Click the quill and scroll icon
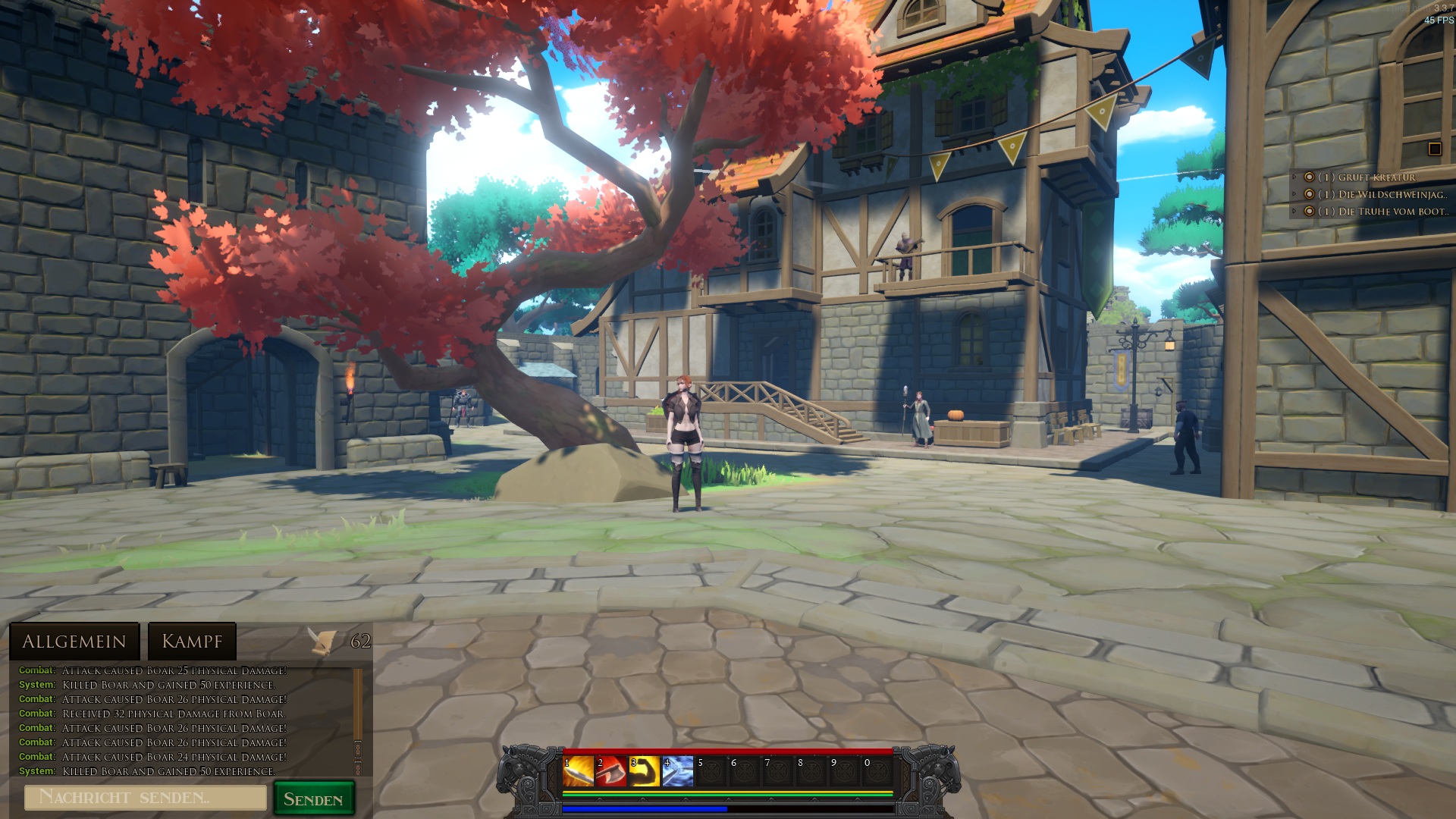Screen dimensions: 1456x819 [323, 642]
